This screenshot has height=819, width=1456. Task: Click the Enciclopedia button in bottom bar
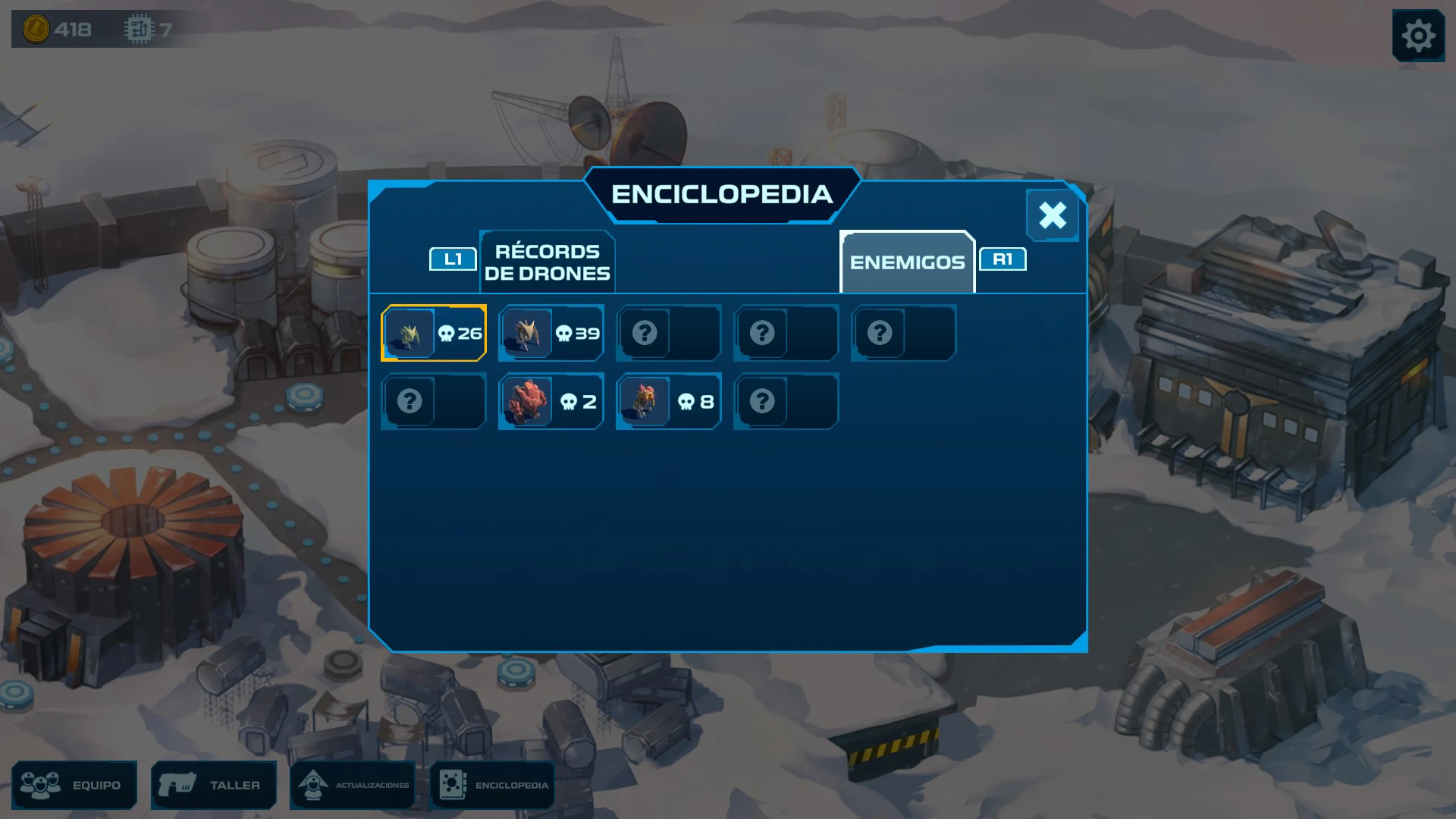pyautogui.click(x=493, y=785)
